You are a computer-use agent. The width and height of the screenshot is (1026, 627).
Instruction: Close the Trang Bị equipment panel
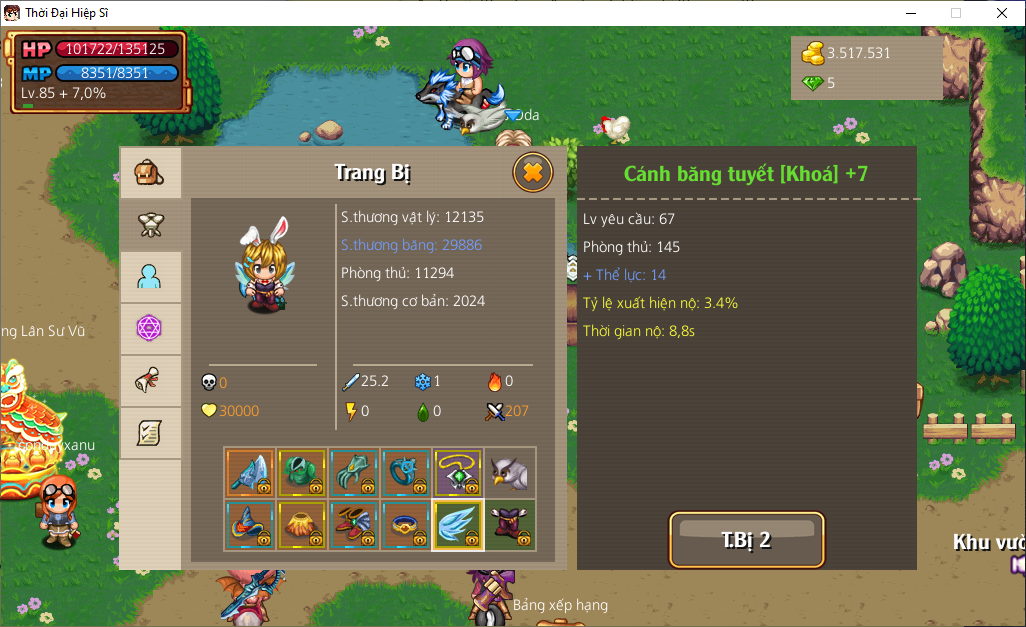point(533,173)
